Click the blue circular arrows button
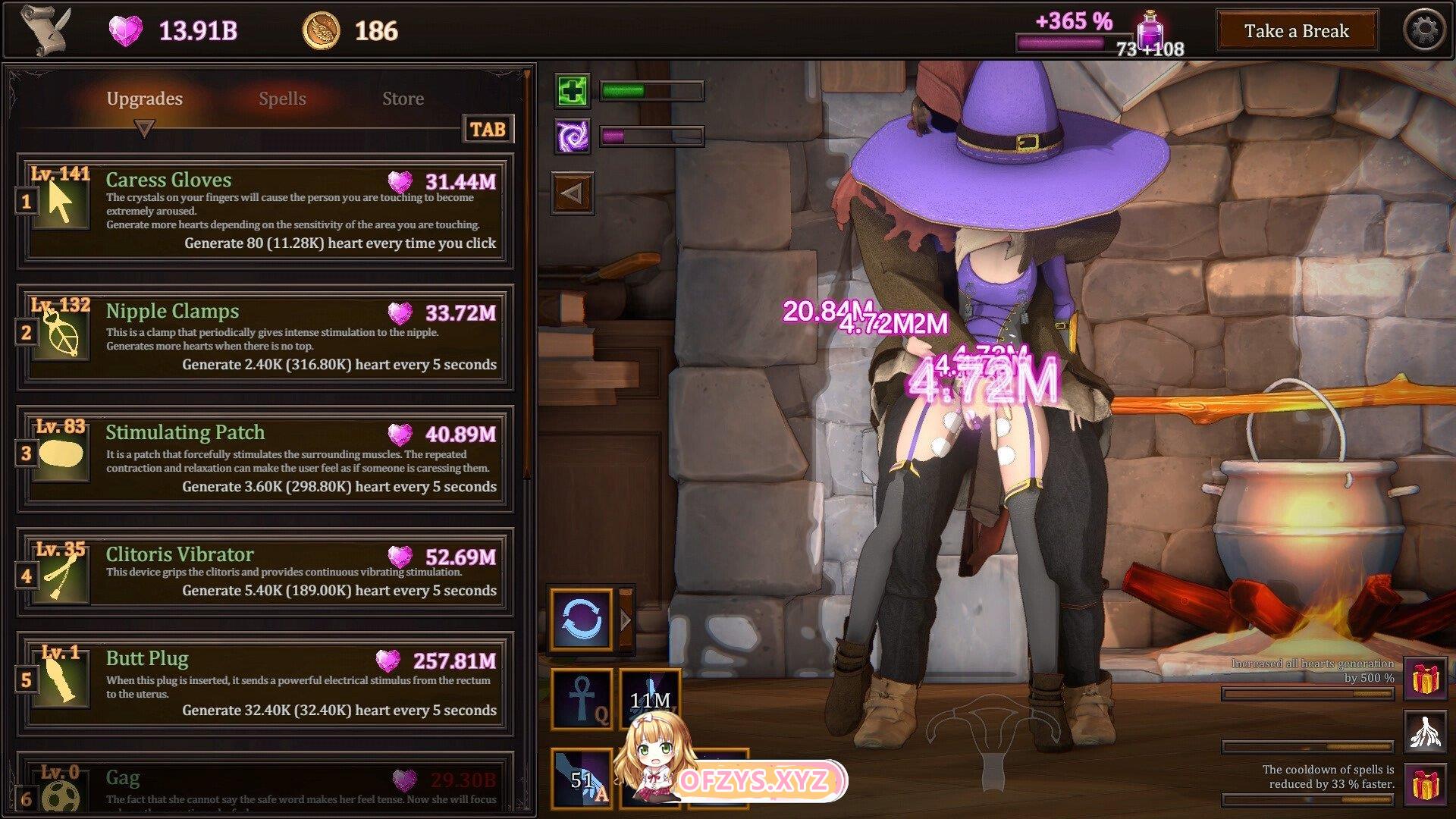This screenshot has width=1456, height=819. pos(582,620)
